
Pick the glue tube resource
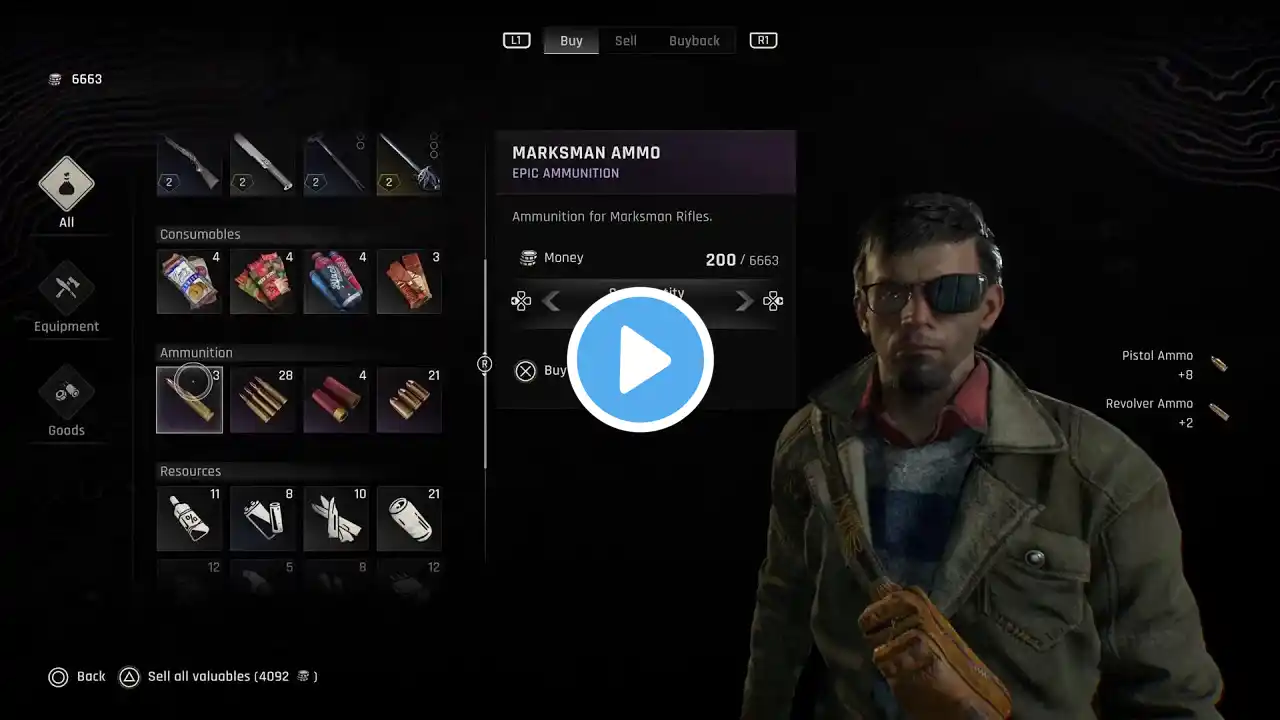point(190,518)
